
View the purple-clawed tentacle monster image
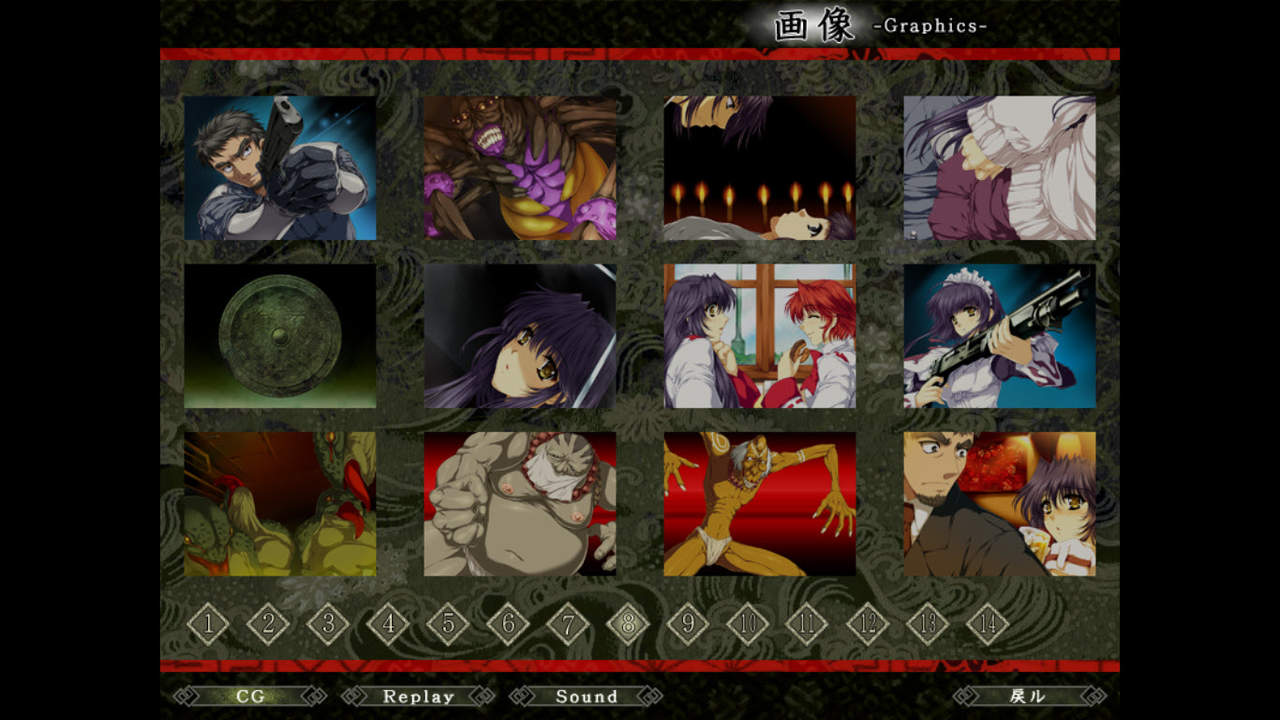click(520, 168)
